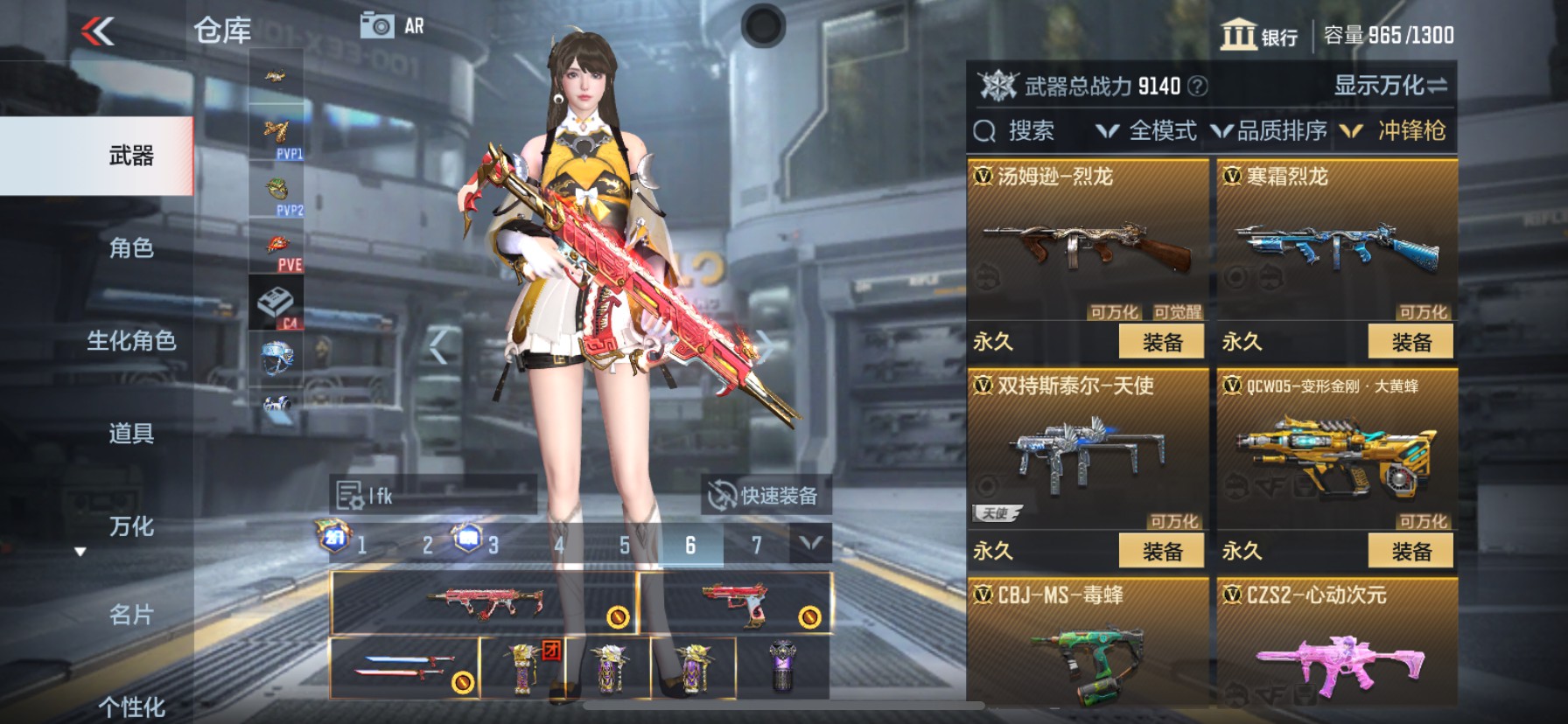Open the AR camera mode

point(382,26)
